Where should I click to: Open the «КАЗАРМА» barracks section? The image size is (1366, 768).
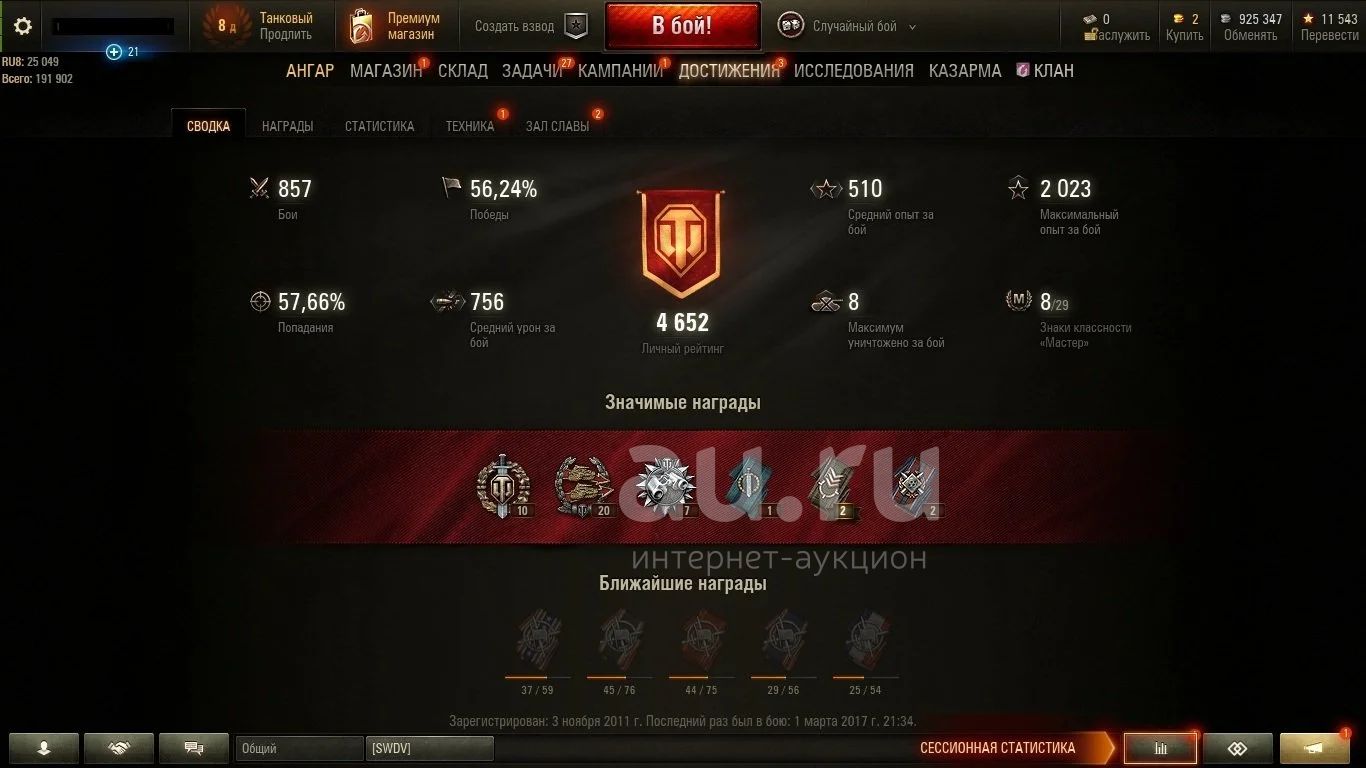(x=965, y=71)
